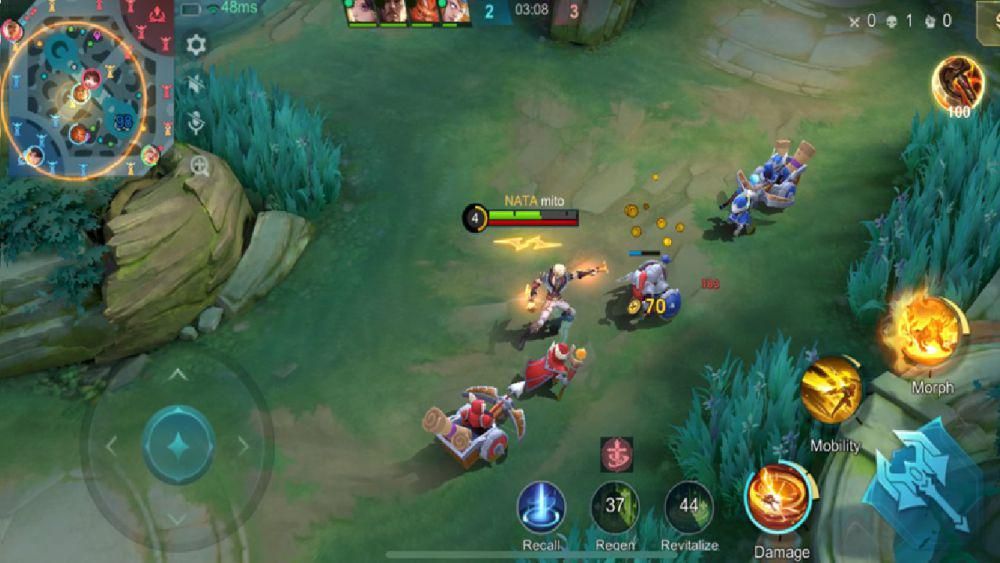Tap the red anchor icon above Regen
This screenshot has width=1000, height=563.
617,454
